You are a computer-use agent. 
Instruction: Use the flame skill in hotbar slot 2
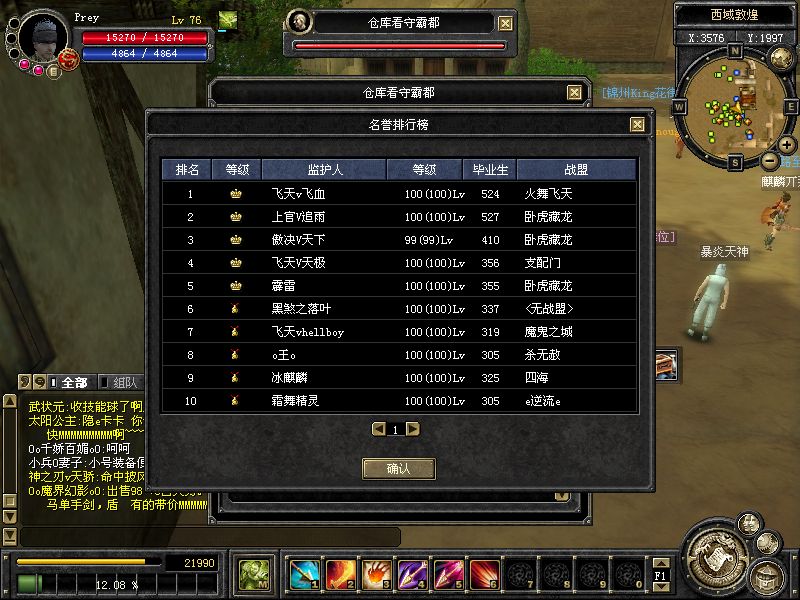click(340, 574)
